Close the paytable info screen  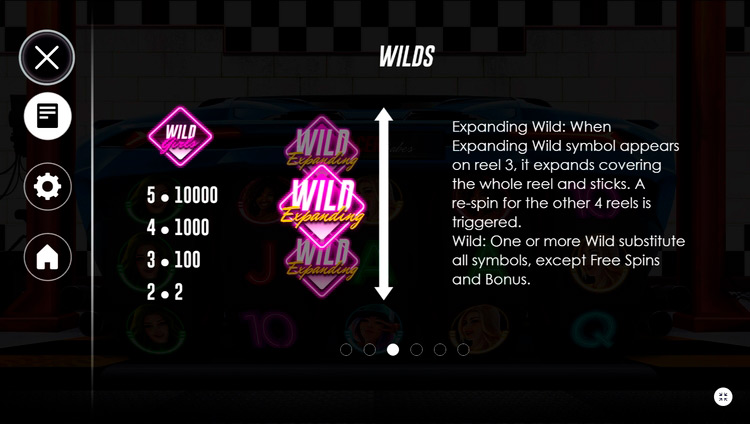47,57
